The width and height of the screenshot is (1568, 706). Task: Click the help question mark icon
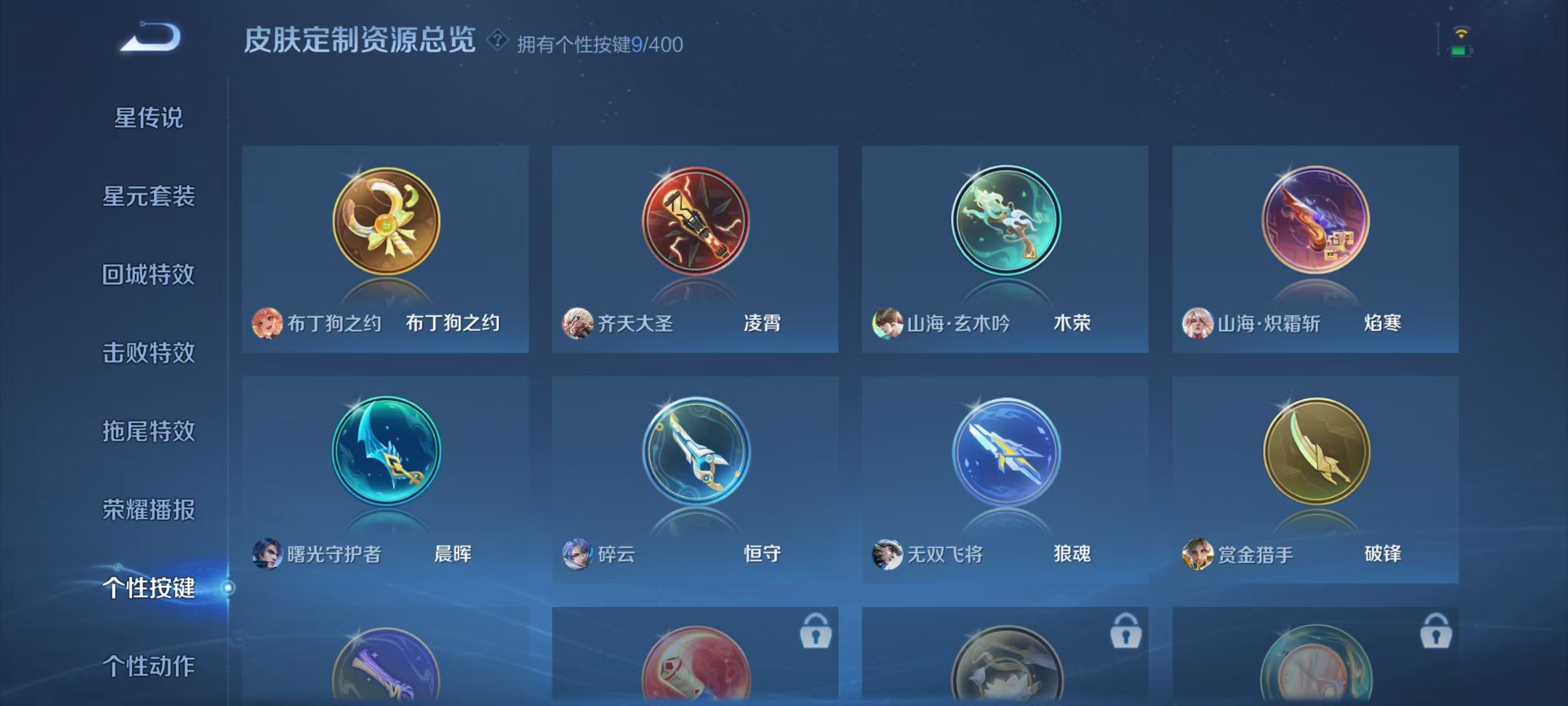pyautogui.click(x=498, y=42)
